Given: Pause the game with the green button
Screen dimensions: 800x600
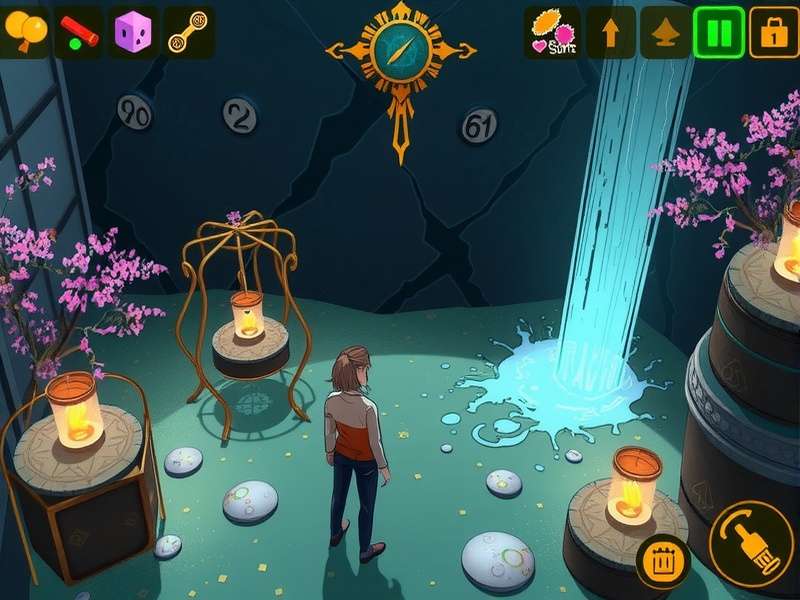Looking at the screenshot, I should click(719, 33).
